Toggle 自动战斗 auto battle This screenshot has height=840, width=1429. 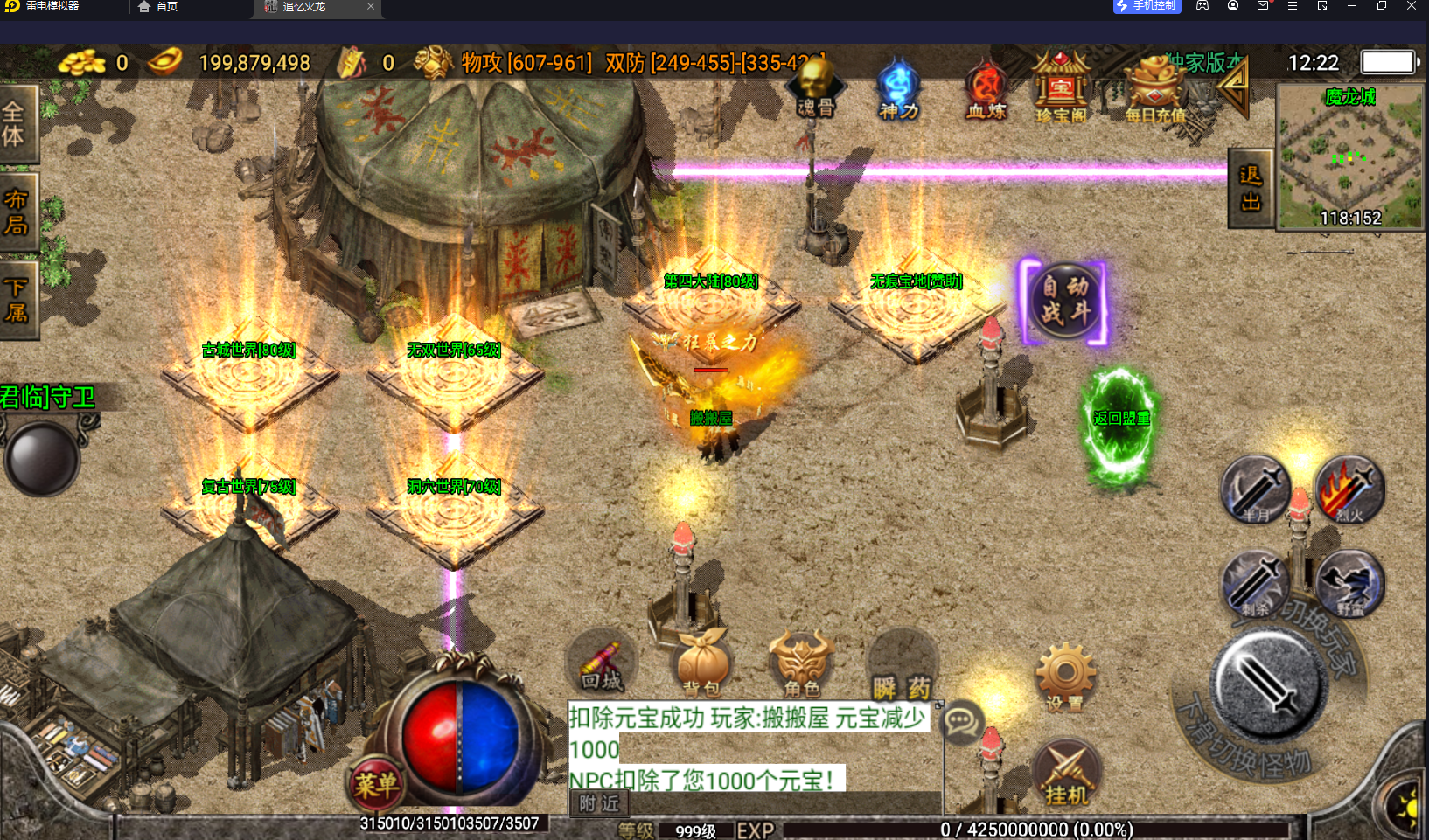tap(1064, 300)
